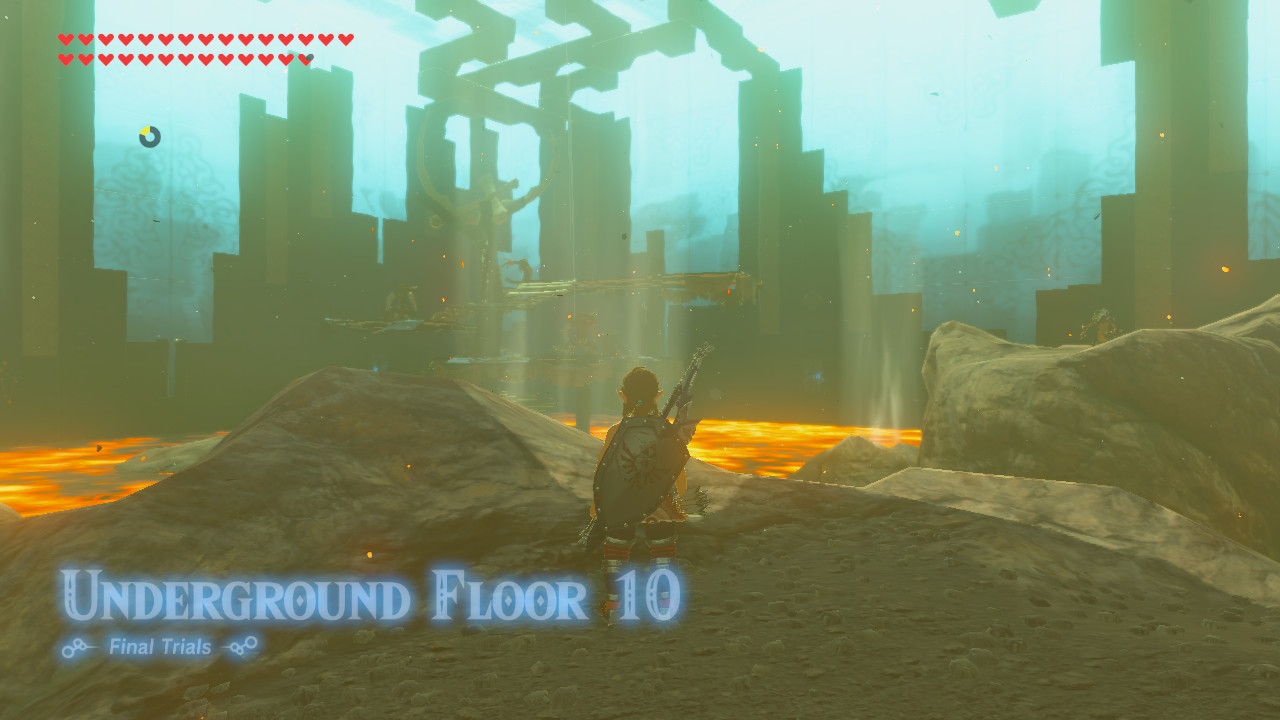Click the Underground Floor 10 label
This screenshot has height=720, width=1280.
[x=373, y=592]
